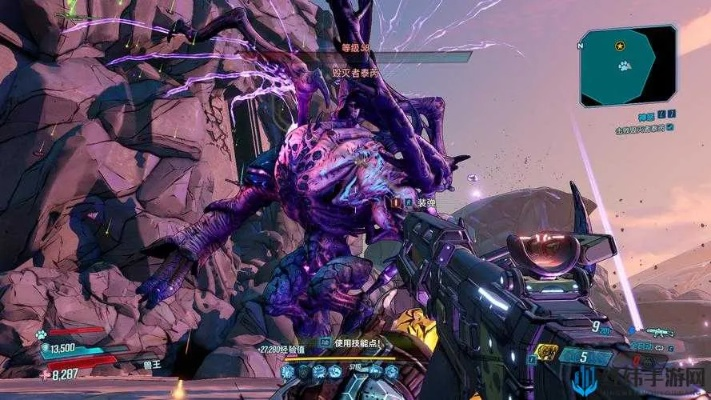The width and height of the screenshot is (711, 400).
Task: Select the star objective marker on minimap
Action: pos(621,46)
